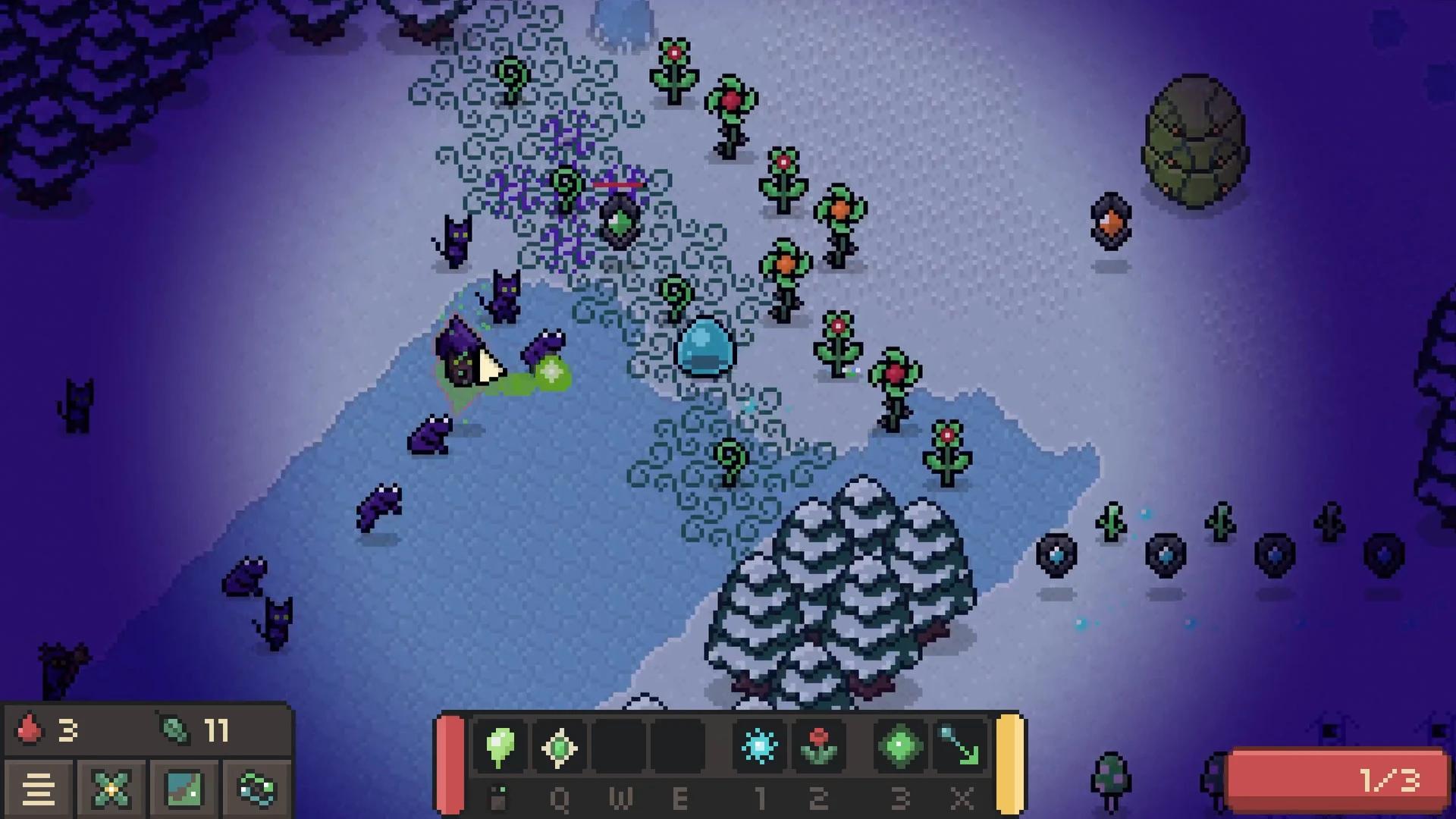Select the red flower item in slot 2
This screenshot has width=1456, height=819.
(x=820, y=748)
